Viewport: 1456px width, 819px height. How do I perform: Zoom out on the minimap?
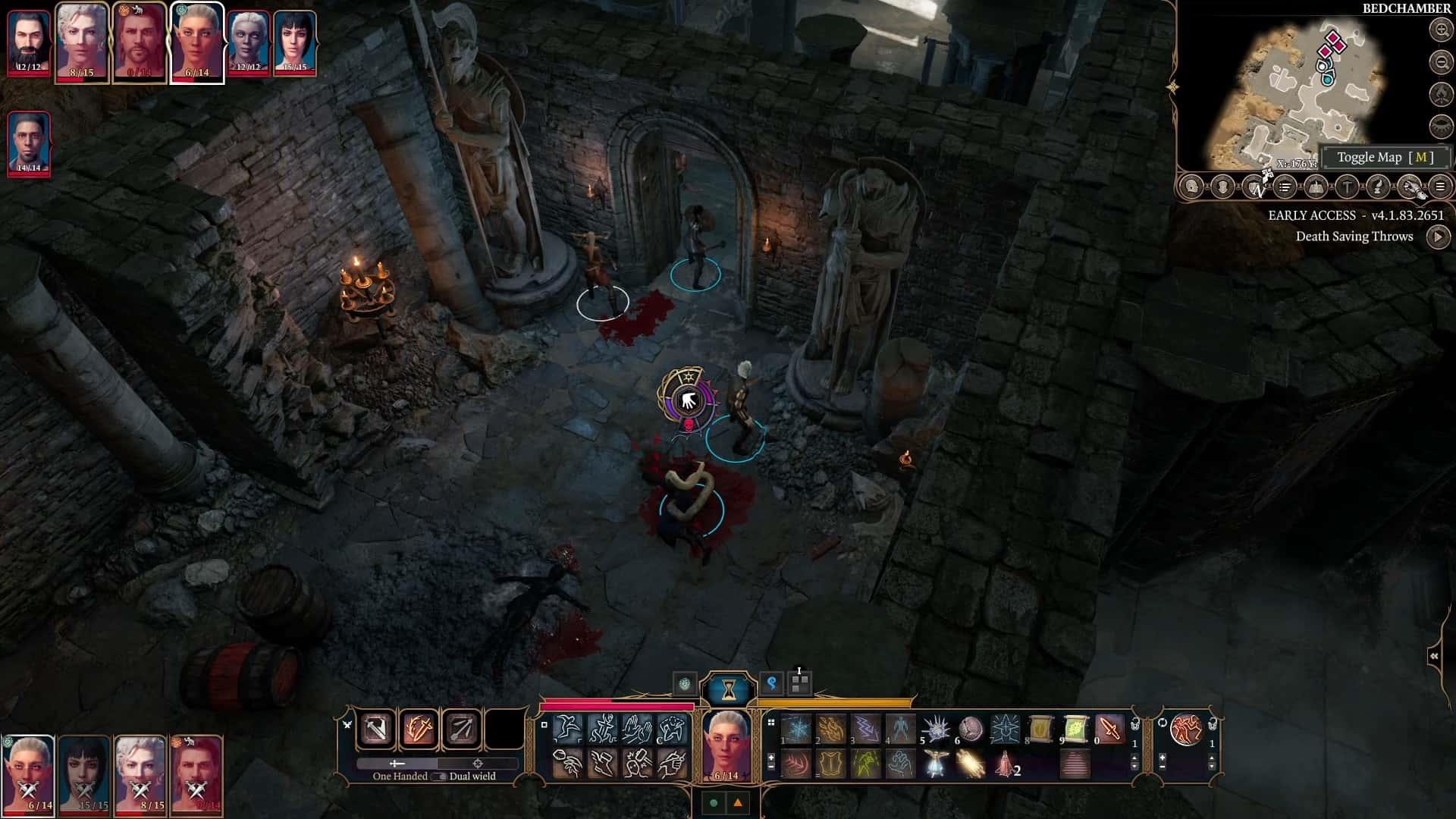1440,61
